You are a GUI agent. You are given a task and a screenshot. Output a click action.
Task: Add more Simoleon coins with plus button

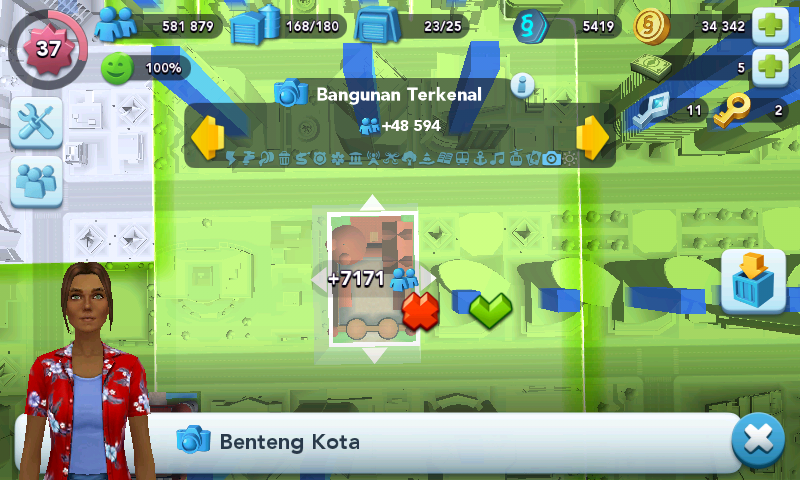point(769,25)
